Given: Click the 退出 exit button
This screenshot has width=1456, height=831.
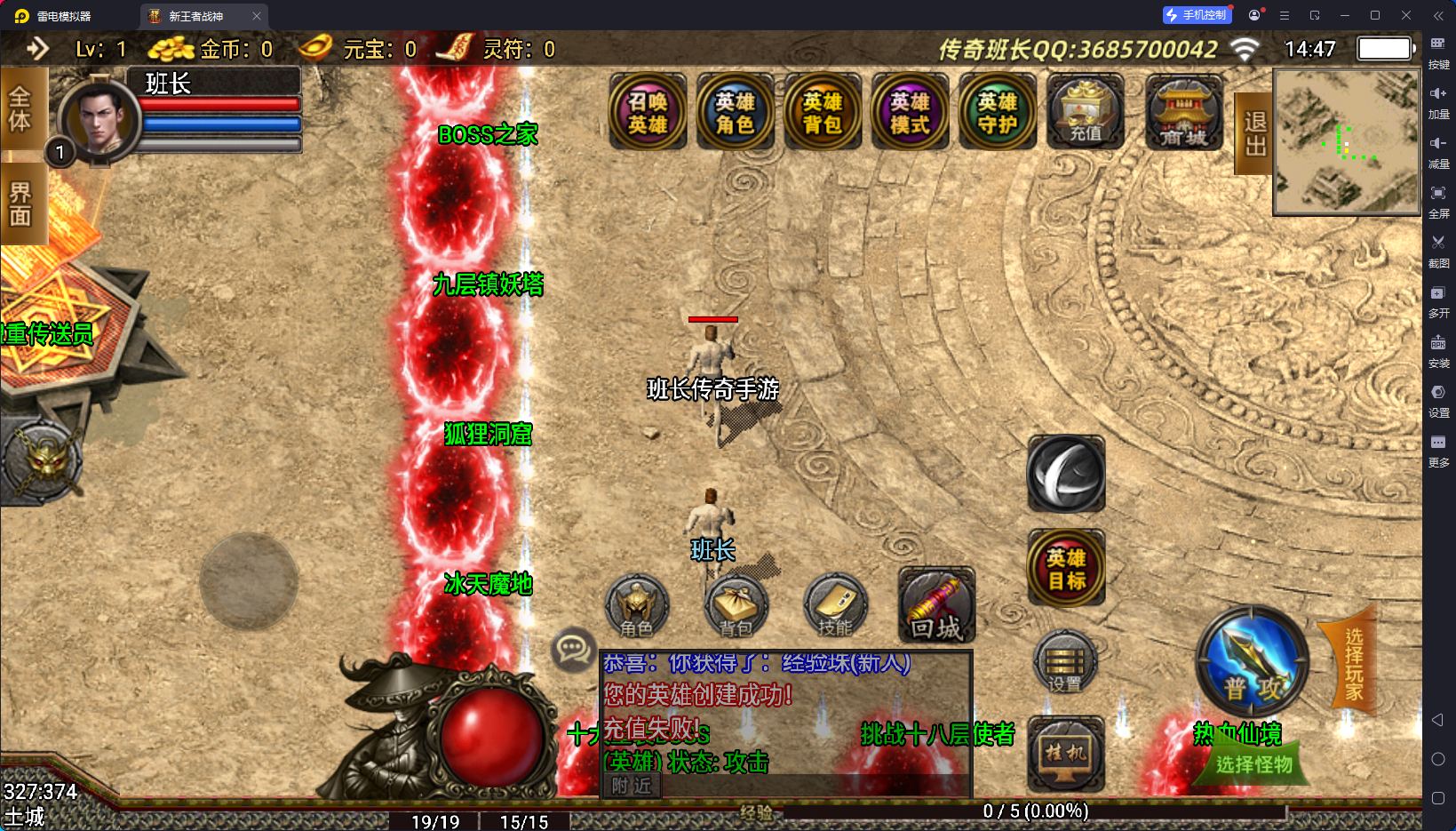Looking at the screenshot, I should pyautogui.click(x=1253, y=133).
